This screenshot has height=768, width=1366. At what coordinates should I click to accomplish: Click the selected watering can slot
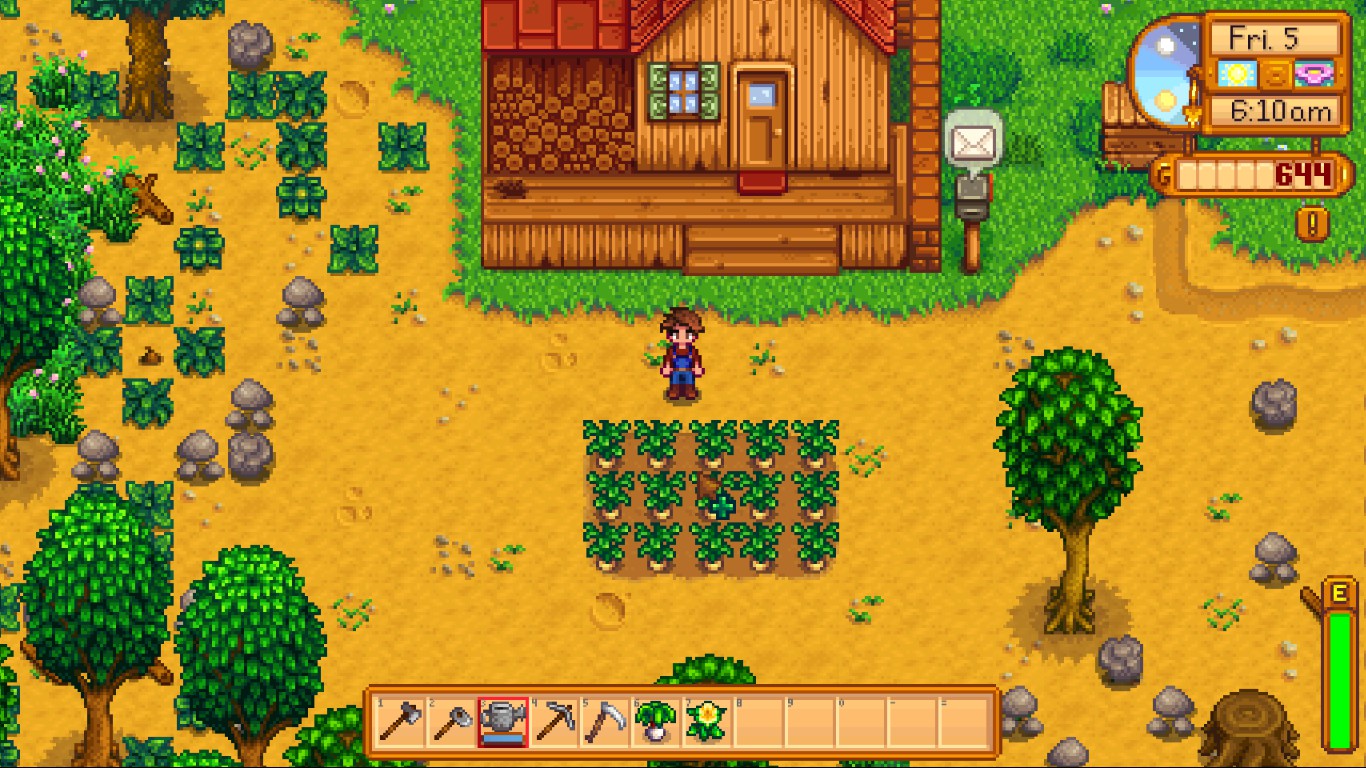click(x=503, y=721)
